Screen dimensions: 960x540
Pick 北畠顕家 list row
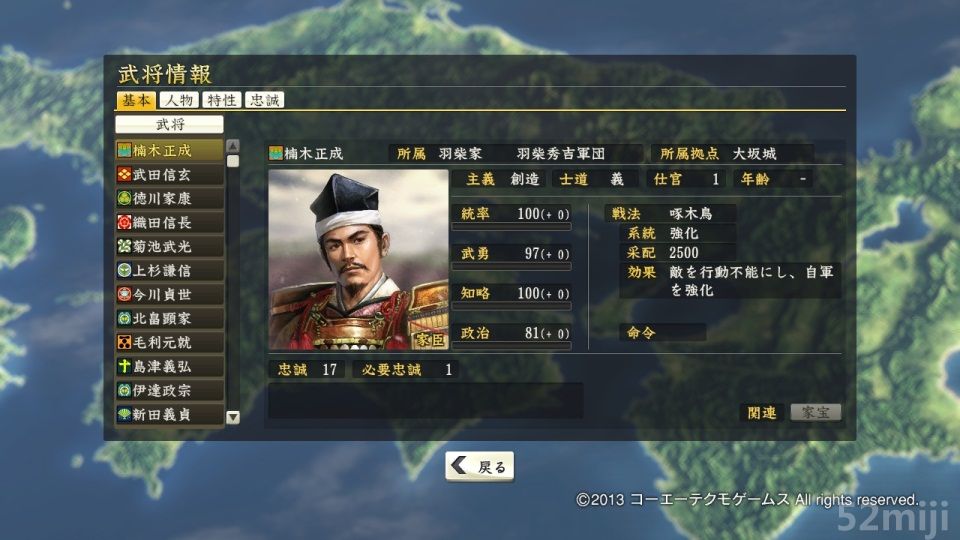coord(169,318)
